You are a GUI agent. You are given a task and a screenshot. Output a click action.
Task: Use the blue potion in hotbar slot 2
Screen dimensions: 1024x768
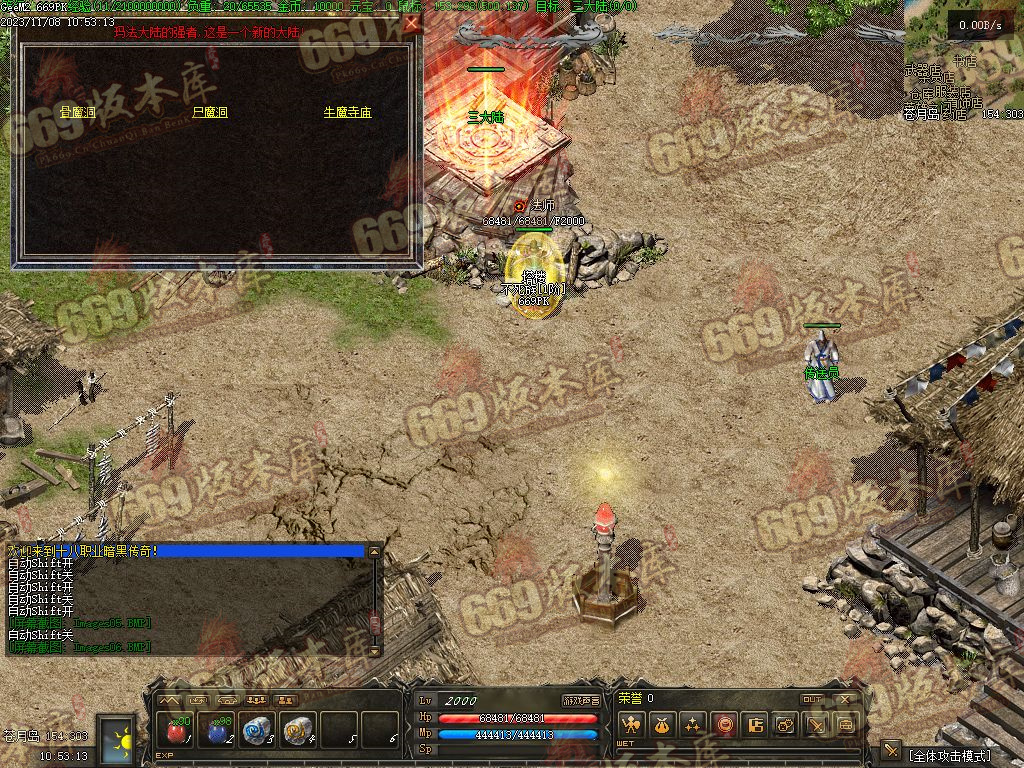tap(217, 729)
